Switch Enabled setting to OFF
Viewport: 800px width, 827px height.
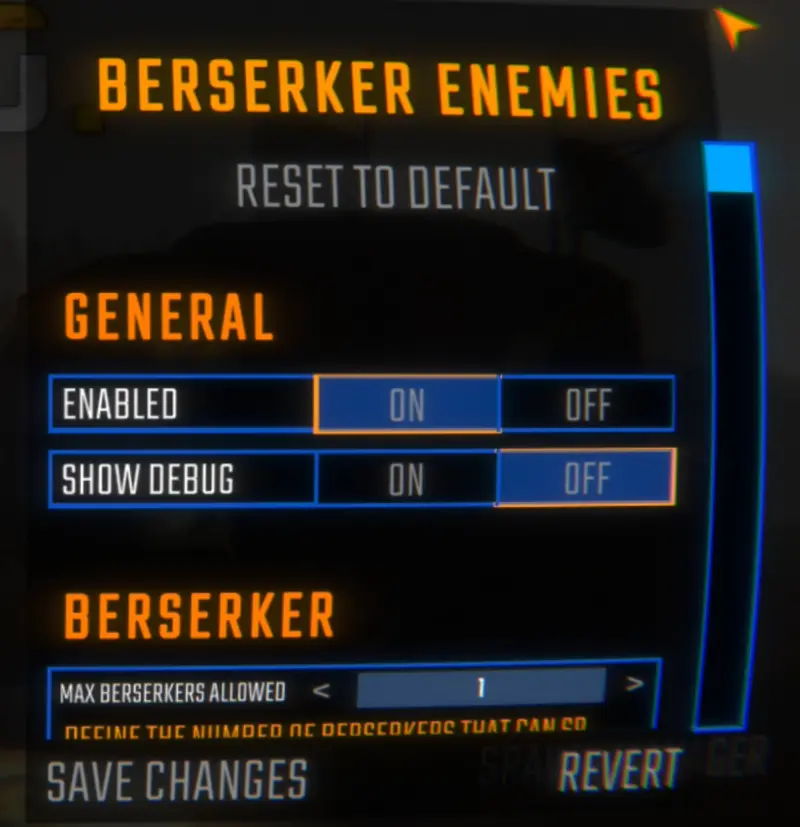click(x=587, y=405)
